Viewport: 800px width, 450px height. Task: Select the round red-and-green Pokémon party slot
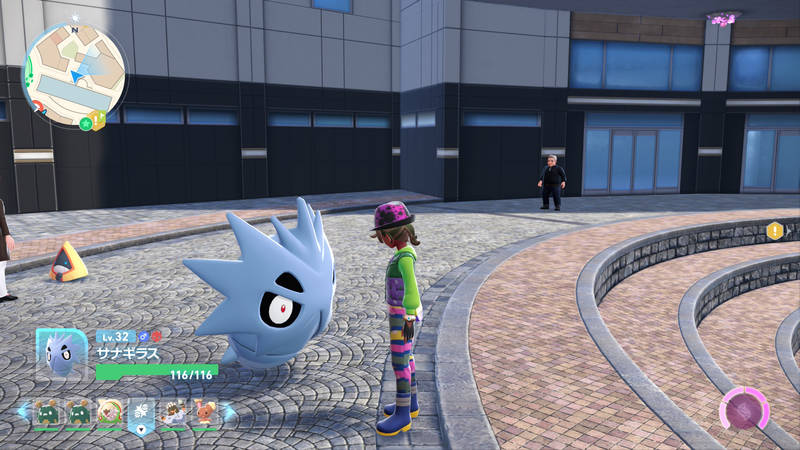coord(110,412)
